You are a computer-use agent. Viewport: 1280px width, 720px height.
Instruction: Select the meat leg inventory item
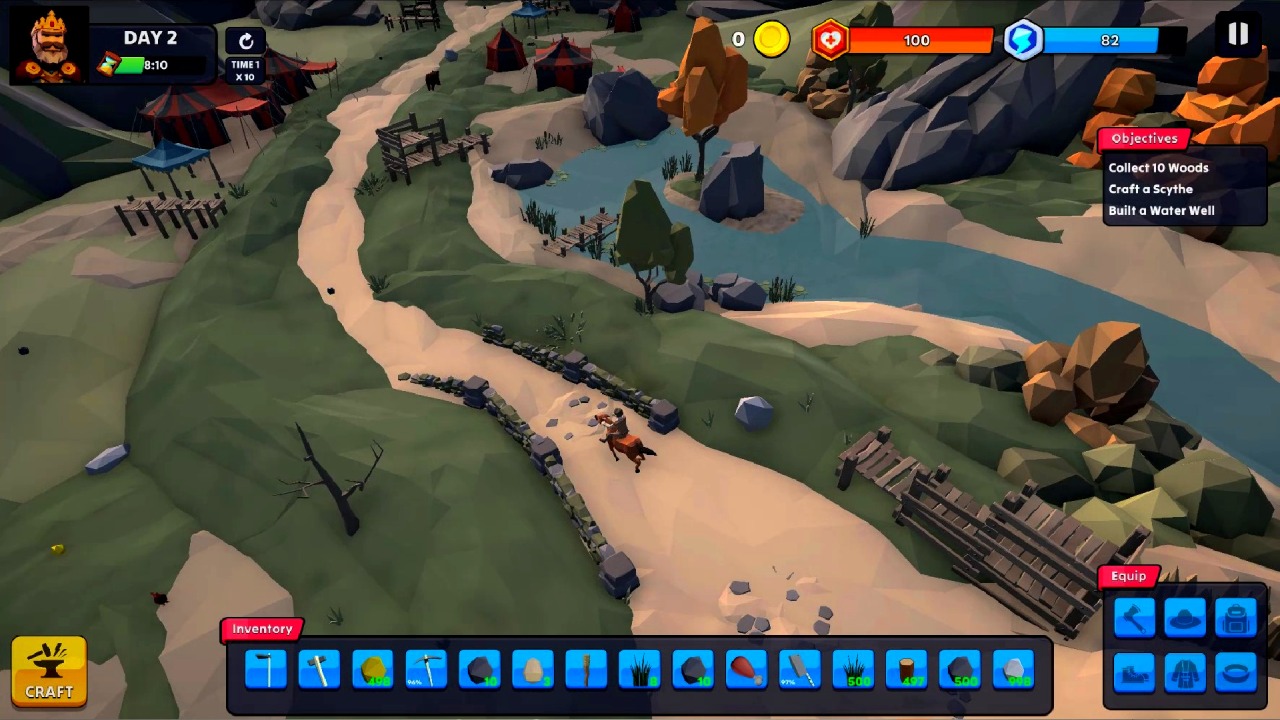click(746, 668)
